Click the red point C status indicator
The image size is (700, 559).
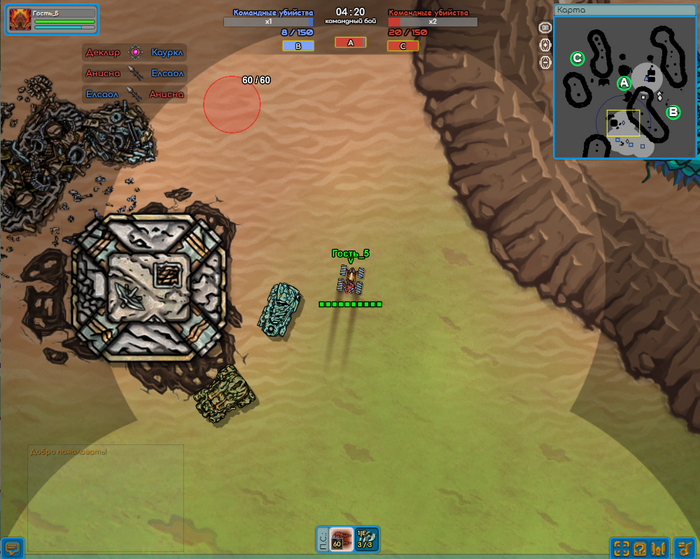tap(403, 45)
